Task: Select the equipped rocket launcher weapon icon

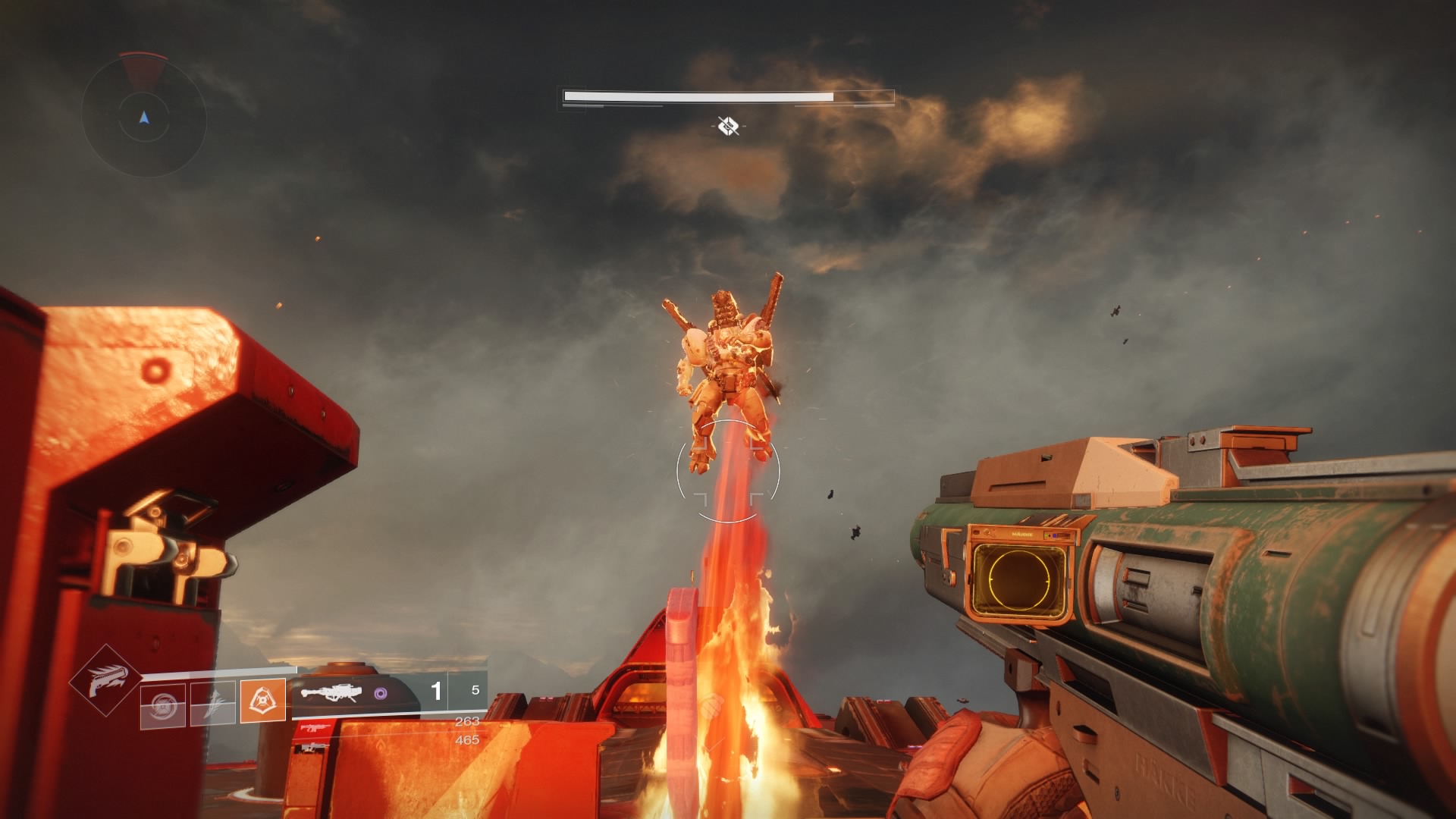Action: (x=330, y=693)
